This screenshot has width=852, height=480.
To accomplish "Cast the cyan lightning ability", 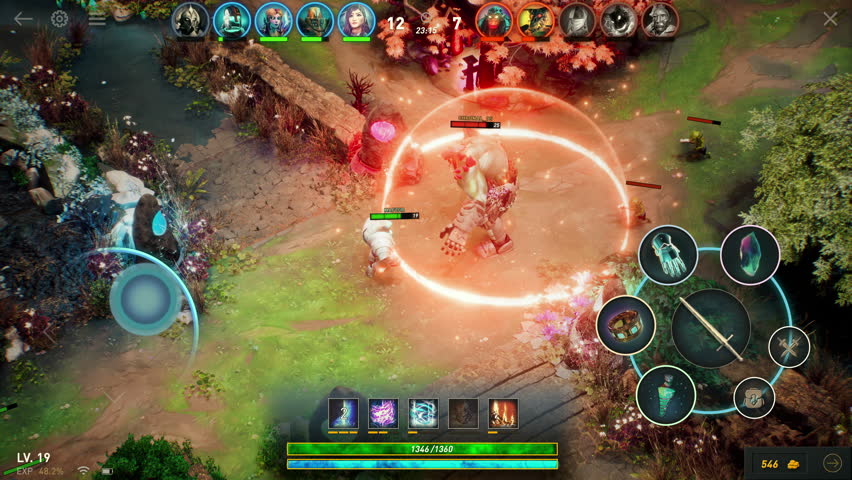I will 423,412.
